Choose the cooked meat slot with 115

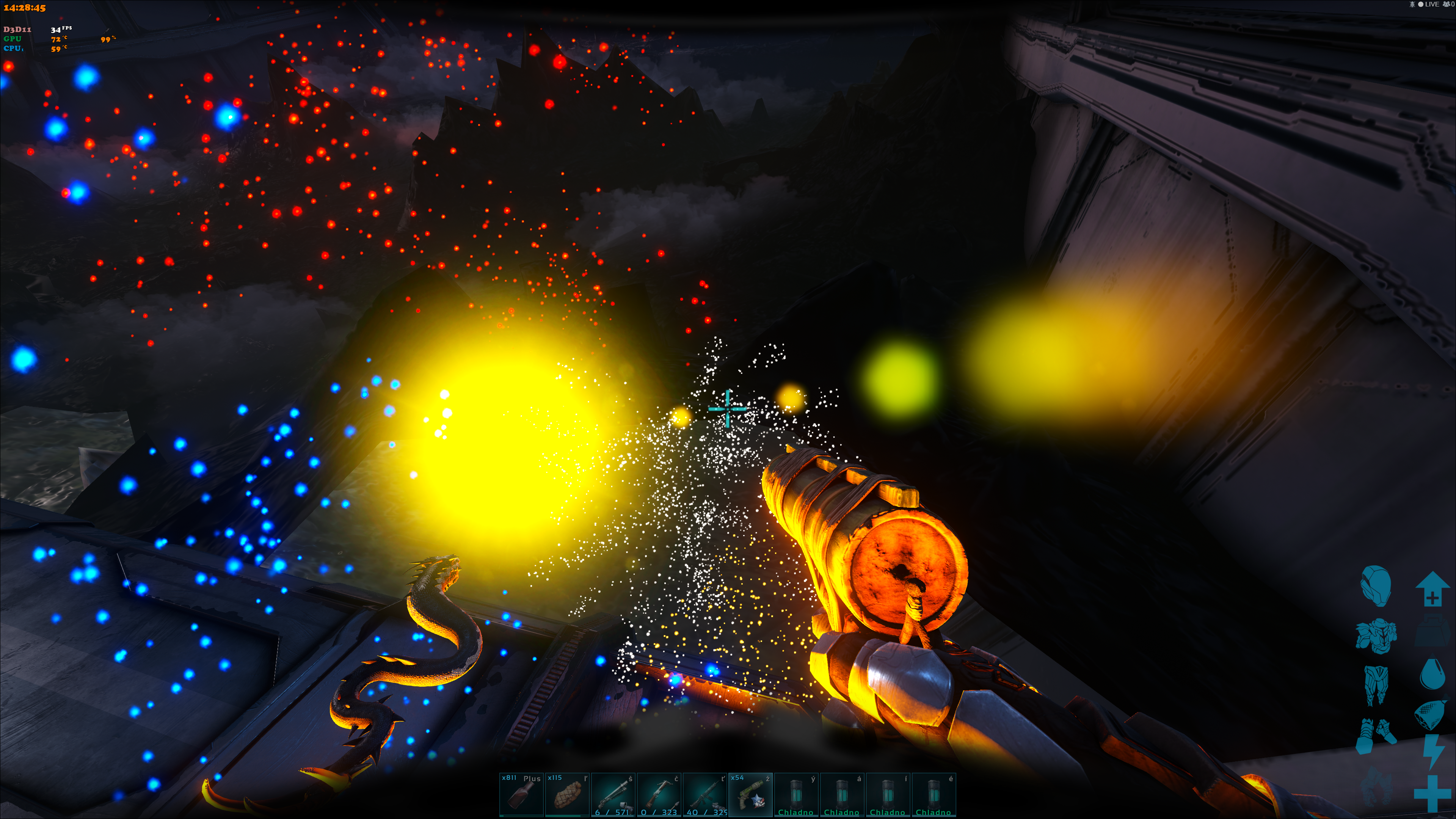567,794
